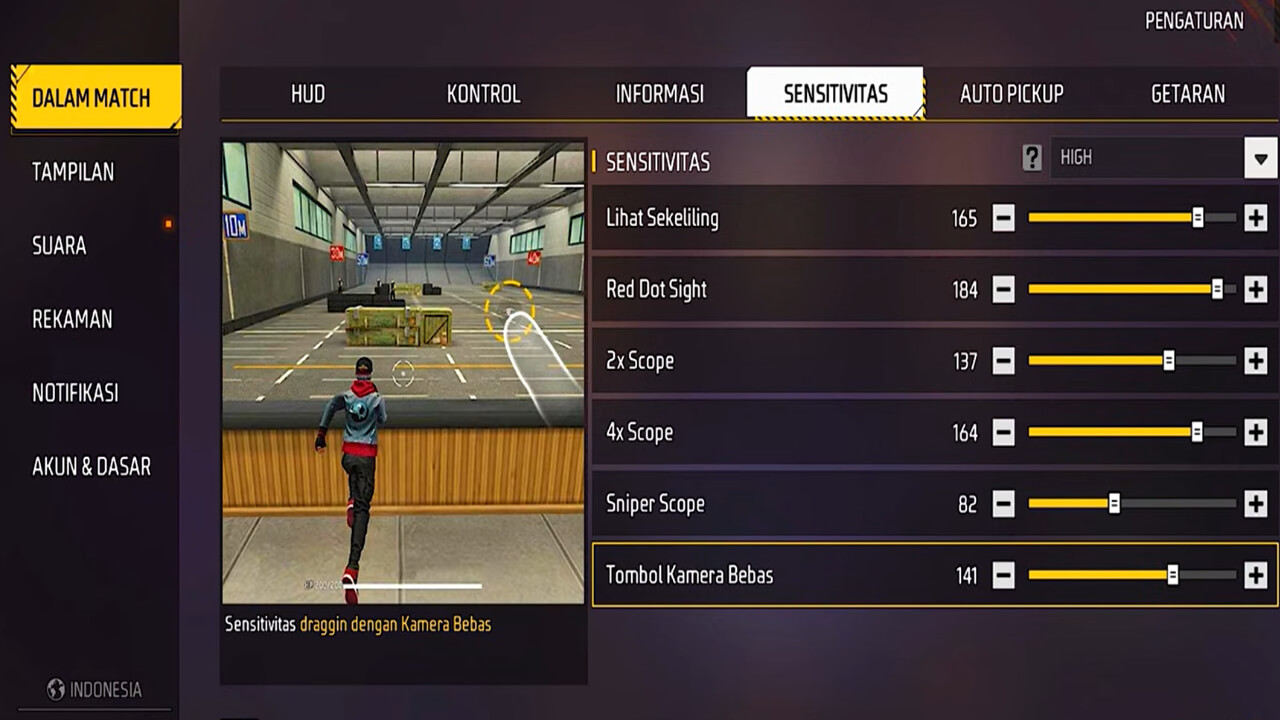Lower Sniper Scope sensitivity with minus
Viewport: 1280px width, 720px height.
click(1003, 504)
